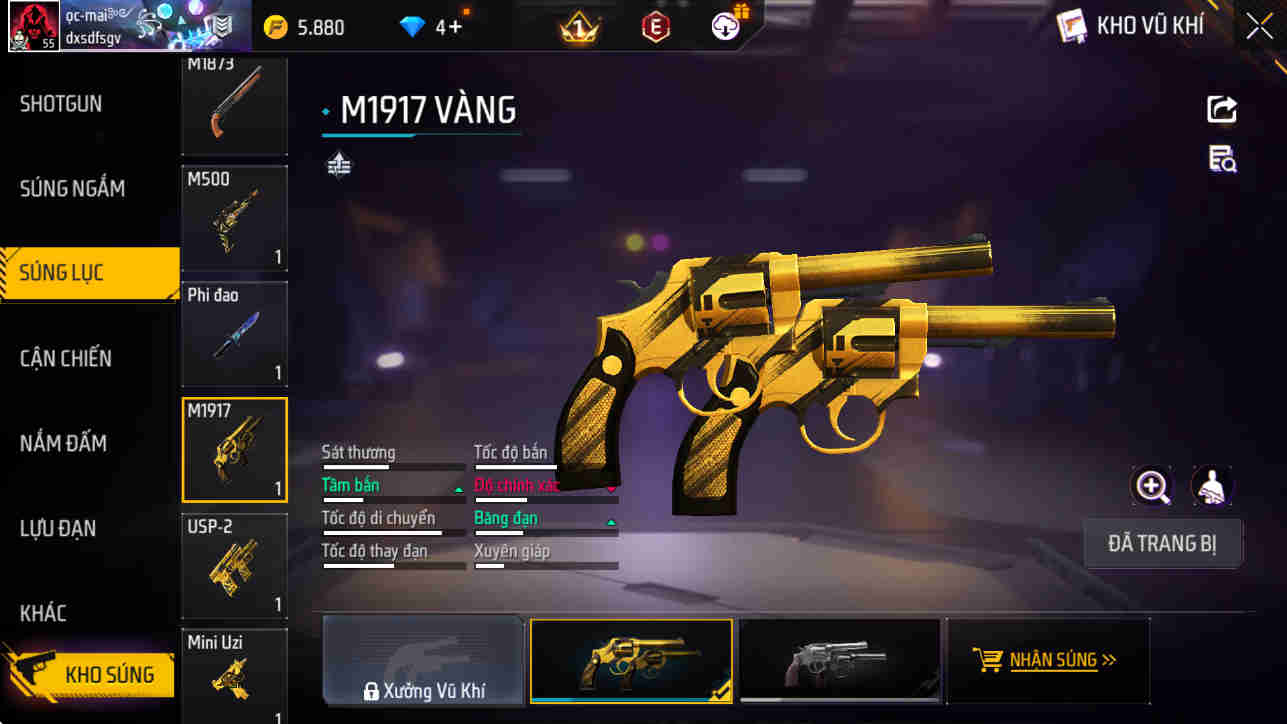Screen dimensions: 1287x724
Task: Click the gift download icon in top bar
Action: [x=723, y=26]
